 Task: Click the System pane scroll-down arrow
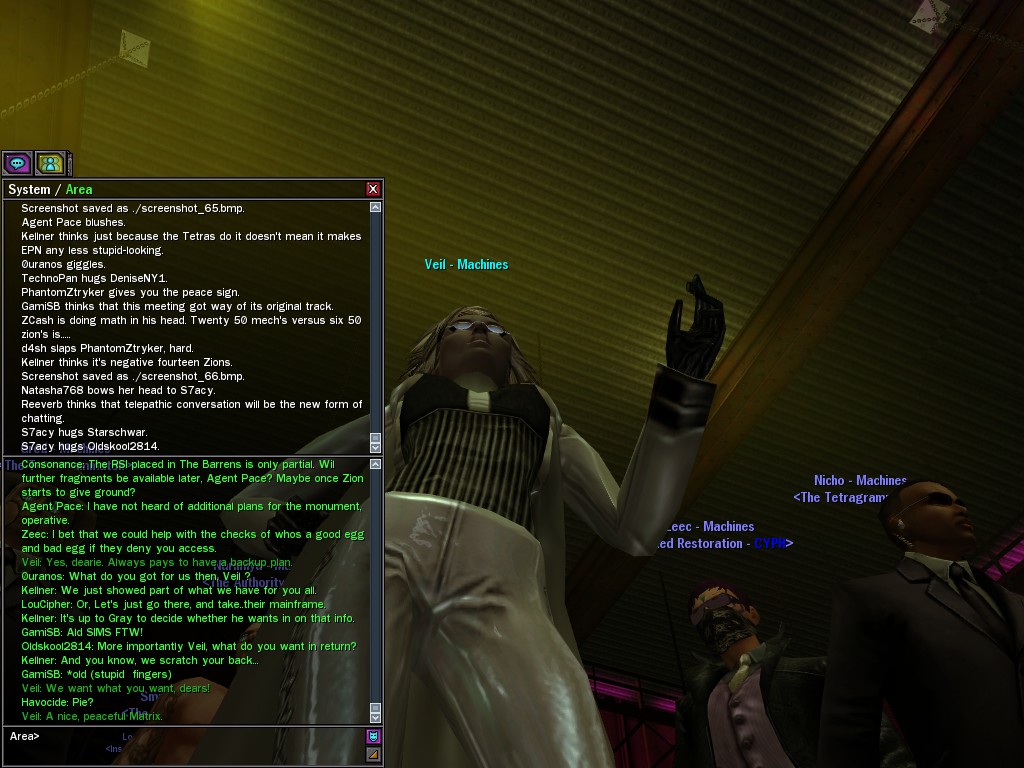(375, 447)
